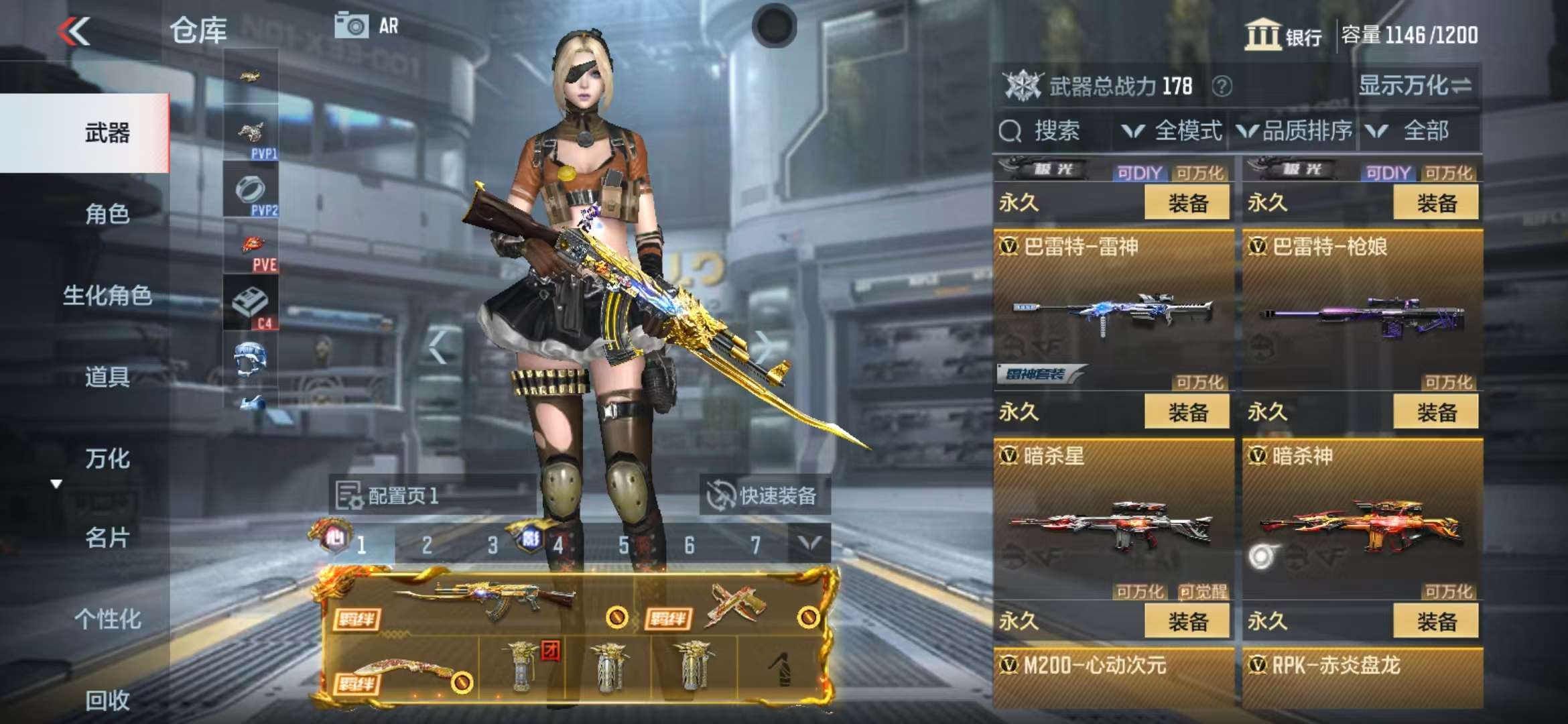Switch to the 角色 tab
This screenshot has width=1568, height=724.
107,214
